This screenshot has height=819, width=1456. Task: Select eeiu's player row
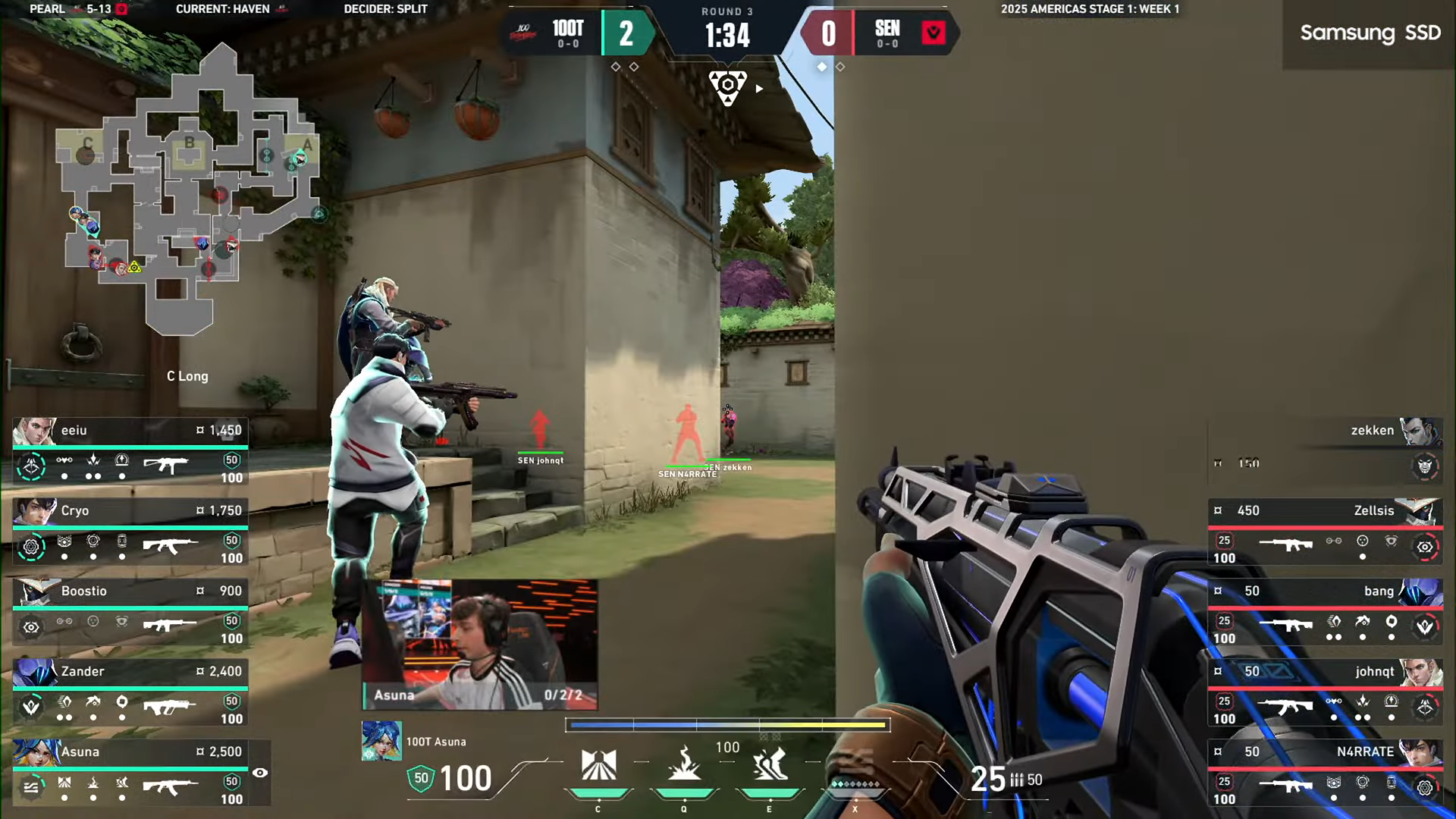coord(130,453)
